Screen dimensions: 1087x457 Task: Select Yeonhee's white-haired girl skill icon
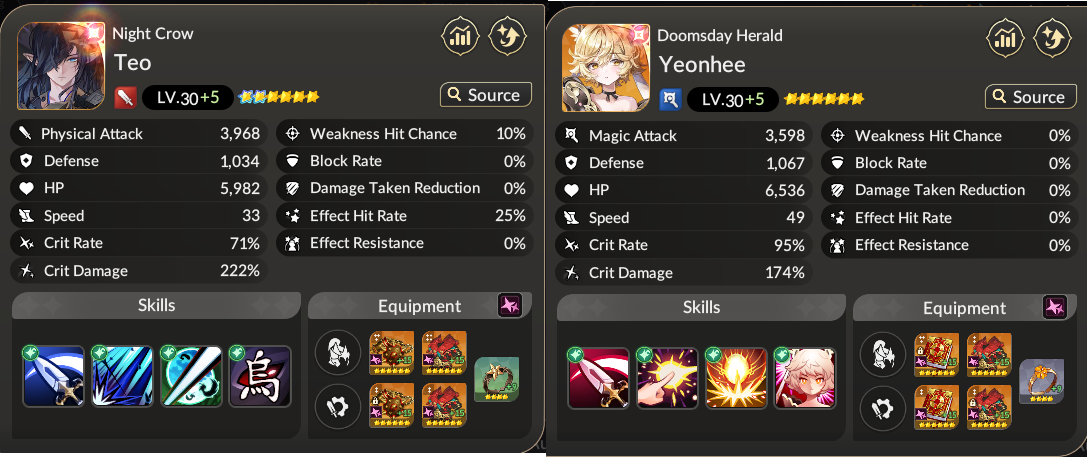[x=805, y=379]
